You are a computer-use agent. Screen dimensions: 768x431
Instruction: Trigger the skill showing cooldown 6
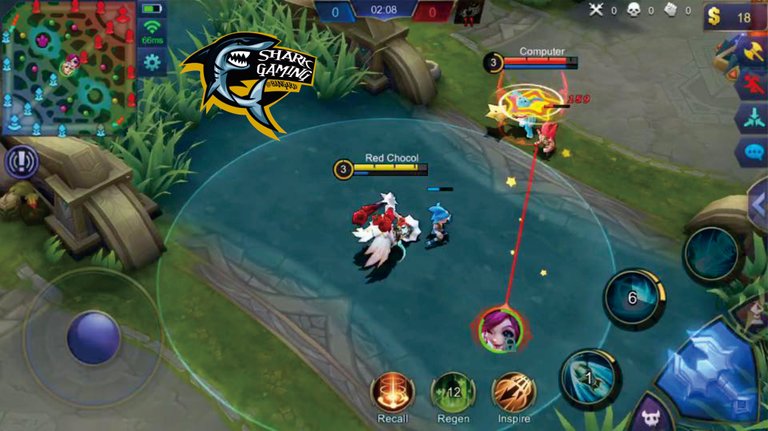(x=634, y=297)
